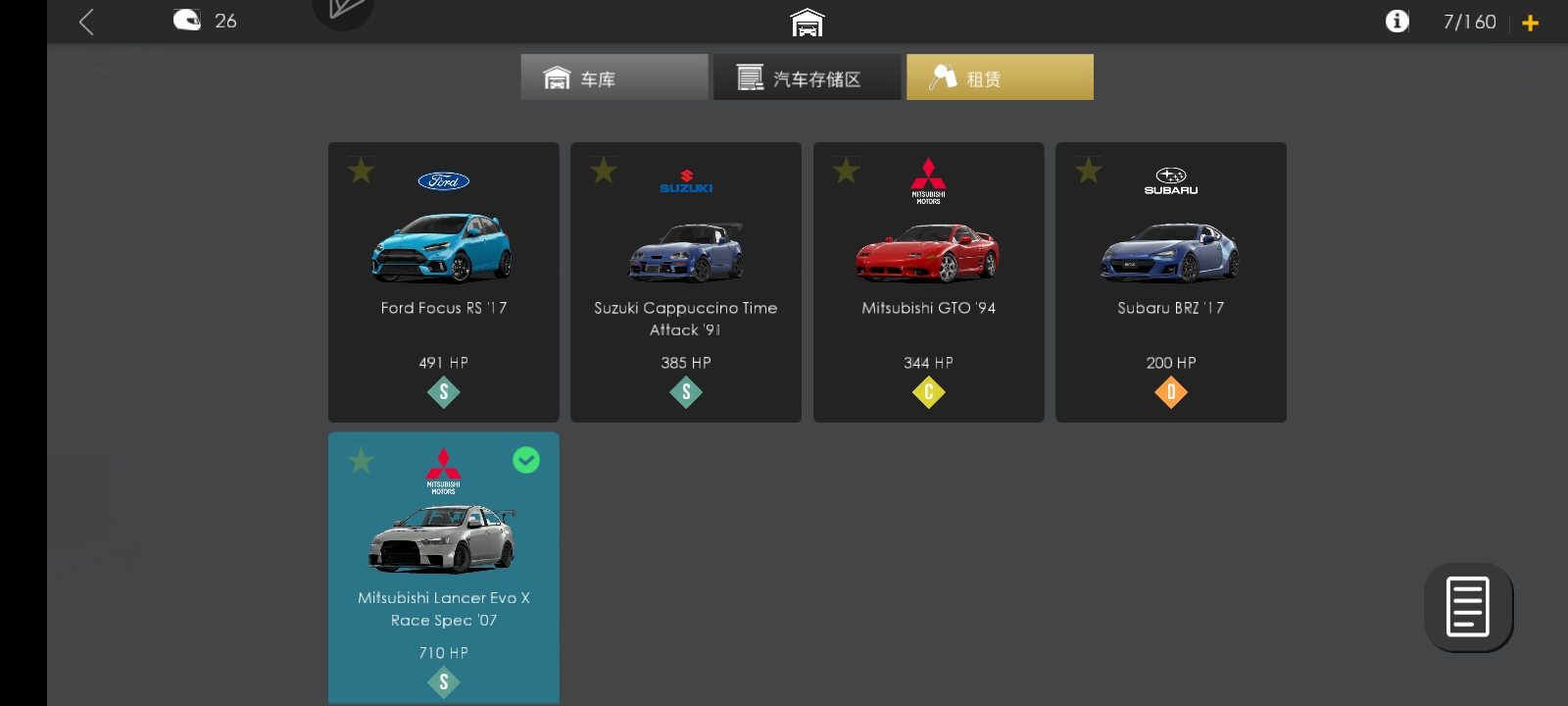
Task: Select the Suzuki Cappuccino Time Attack card
Action: tap(685, 281)
